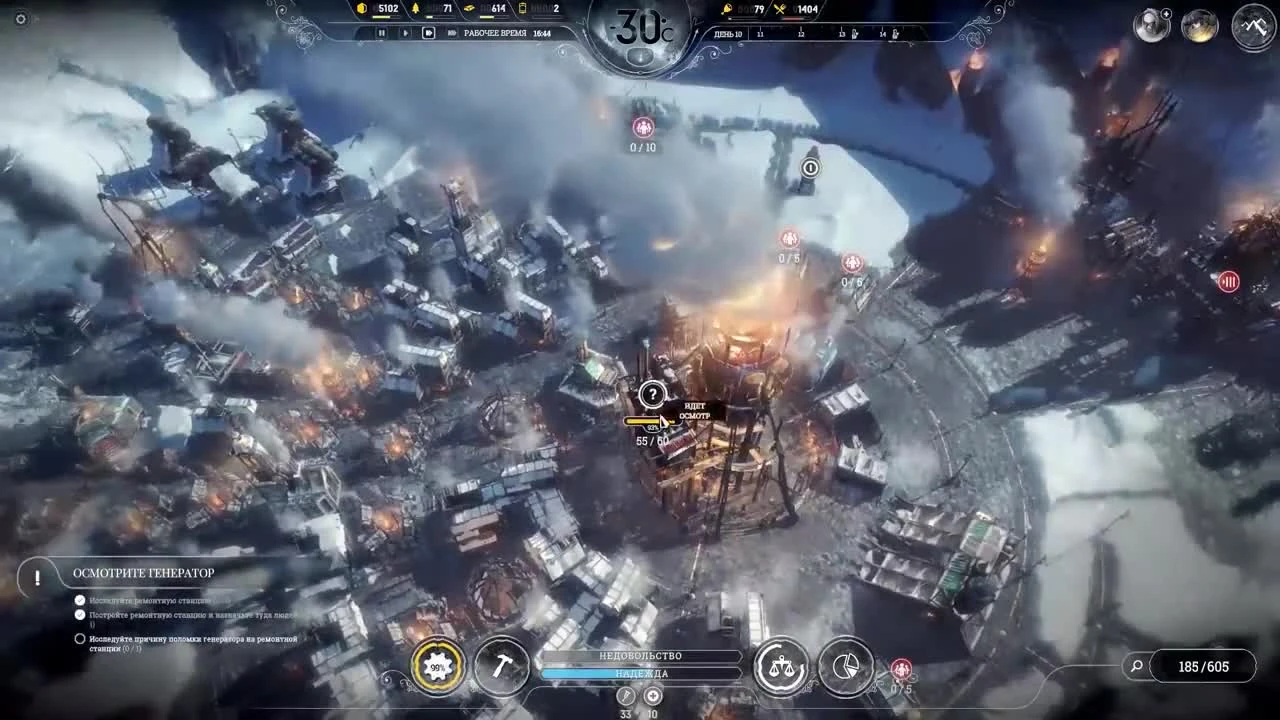Screen dimensions: 1280x720
Task: Click the unchecked generator breakage objective circle
Action: coord(79,639)
